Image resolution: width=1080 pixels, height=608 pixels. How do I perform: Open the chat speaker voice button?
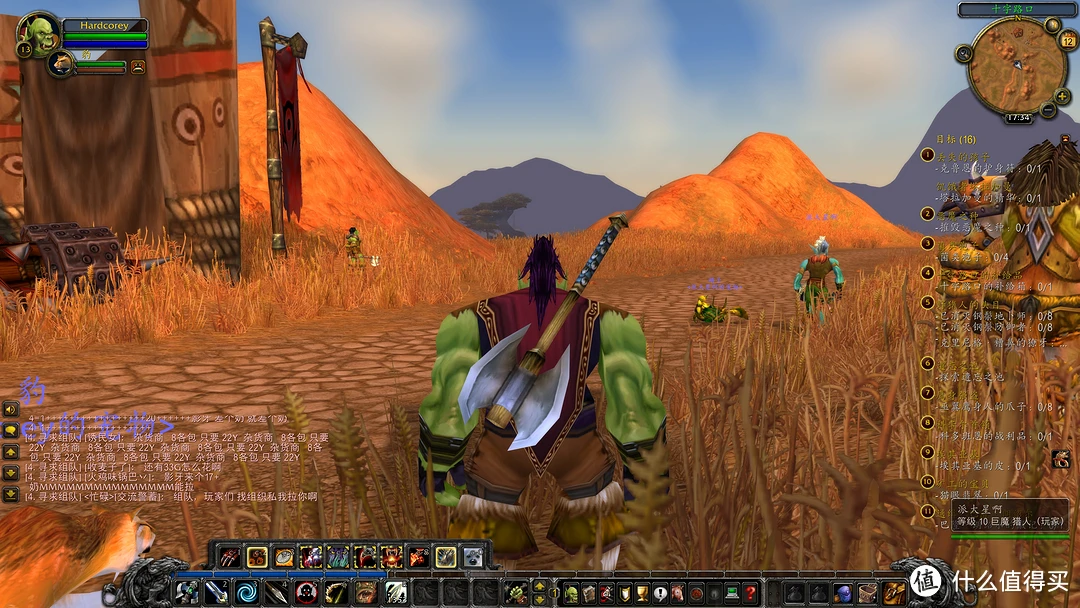click(10, 409)
